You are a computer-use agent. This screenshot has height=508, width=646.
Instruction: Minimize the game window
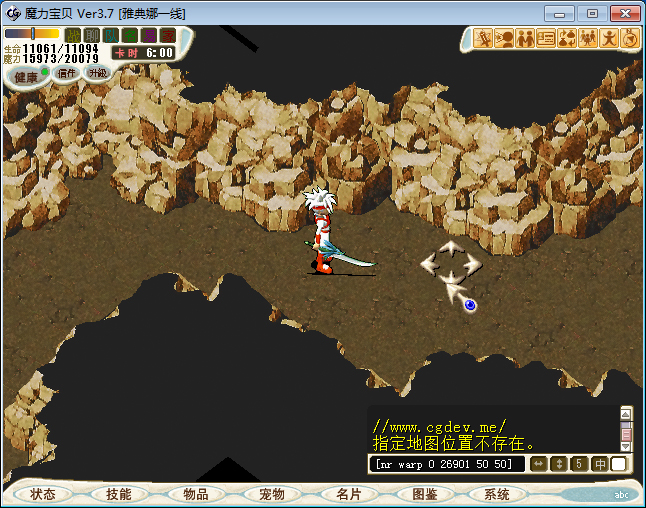pos(562,13)
